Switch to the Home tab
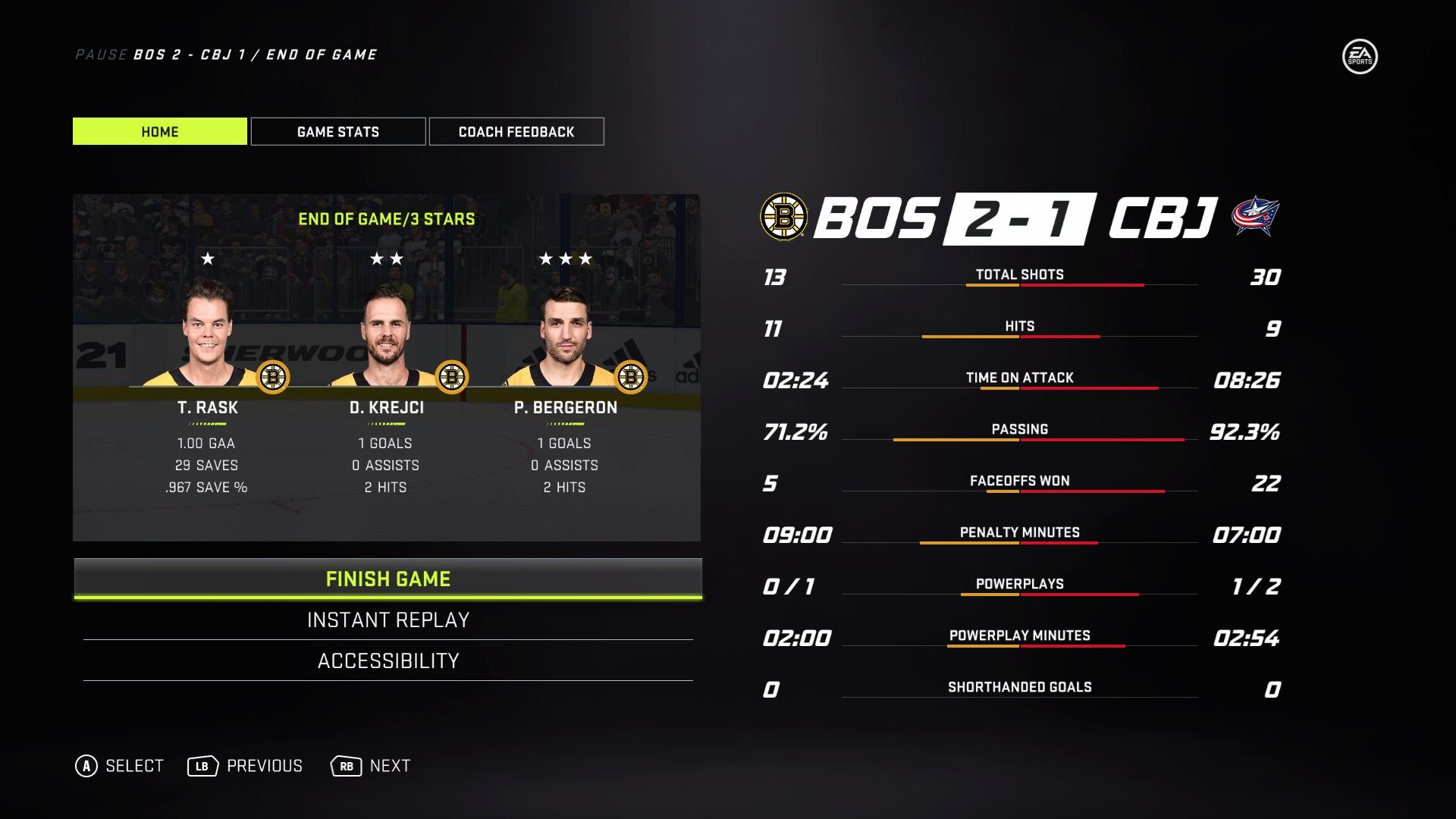 [x=160, y=131]
